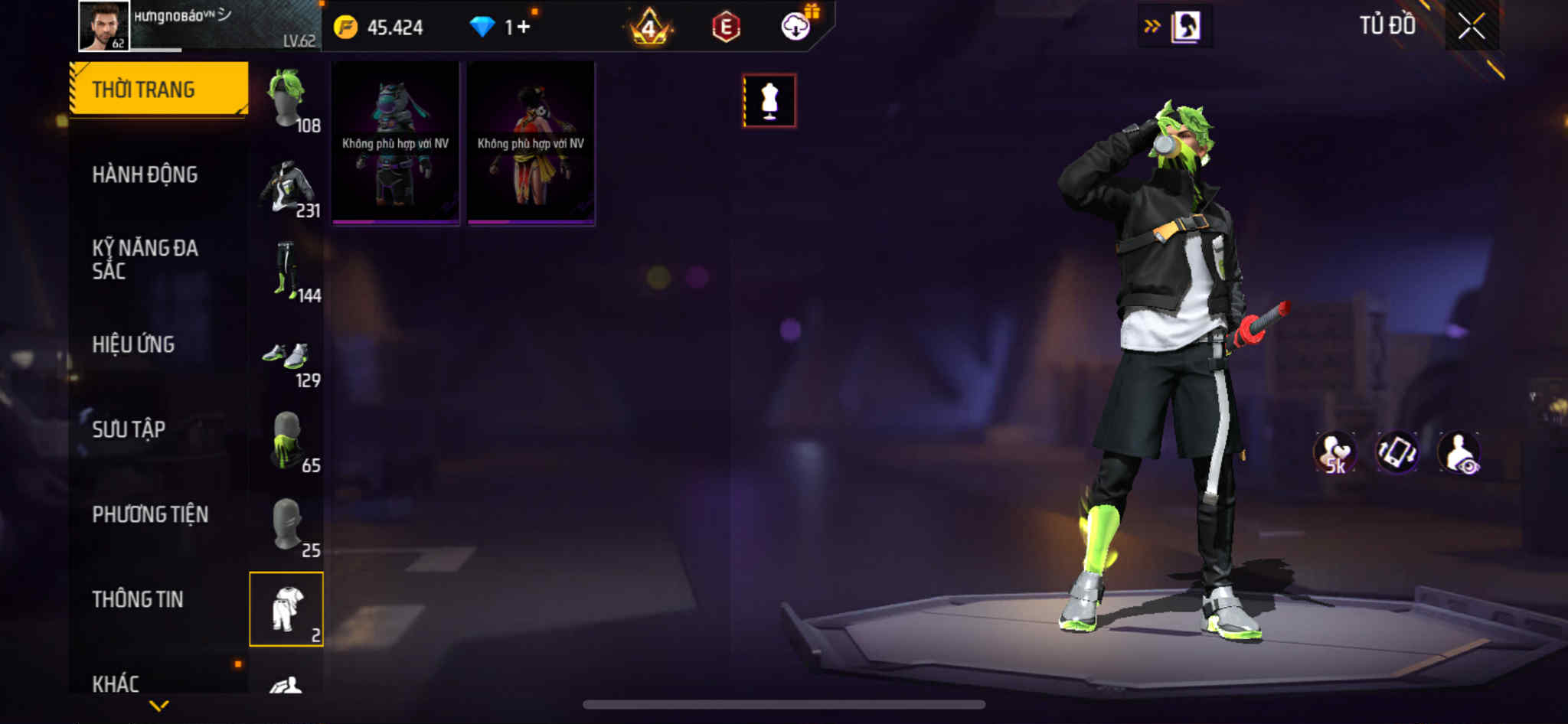
Task: Select the KỸ NĂNG ĐA SẮC category
Action: 145,259
